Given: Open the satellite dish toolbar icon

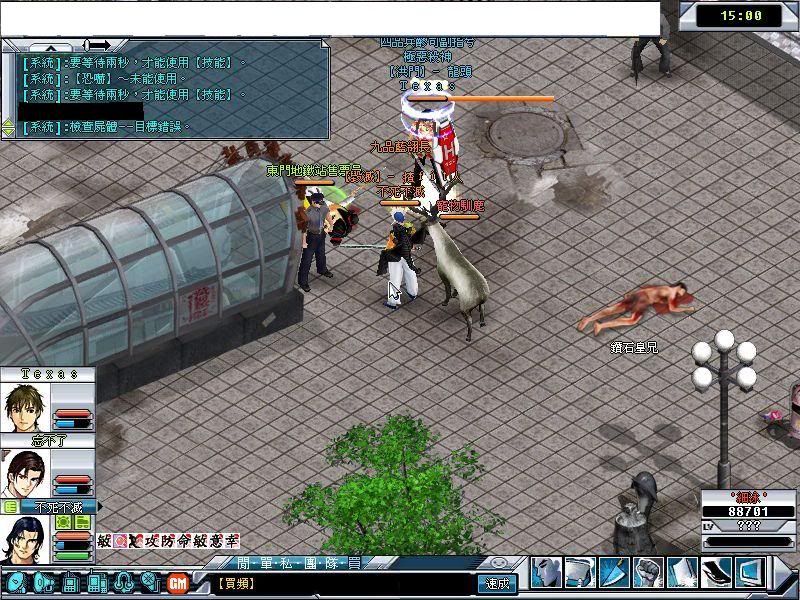Looking at the screenshot, I should pos(15,582).
